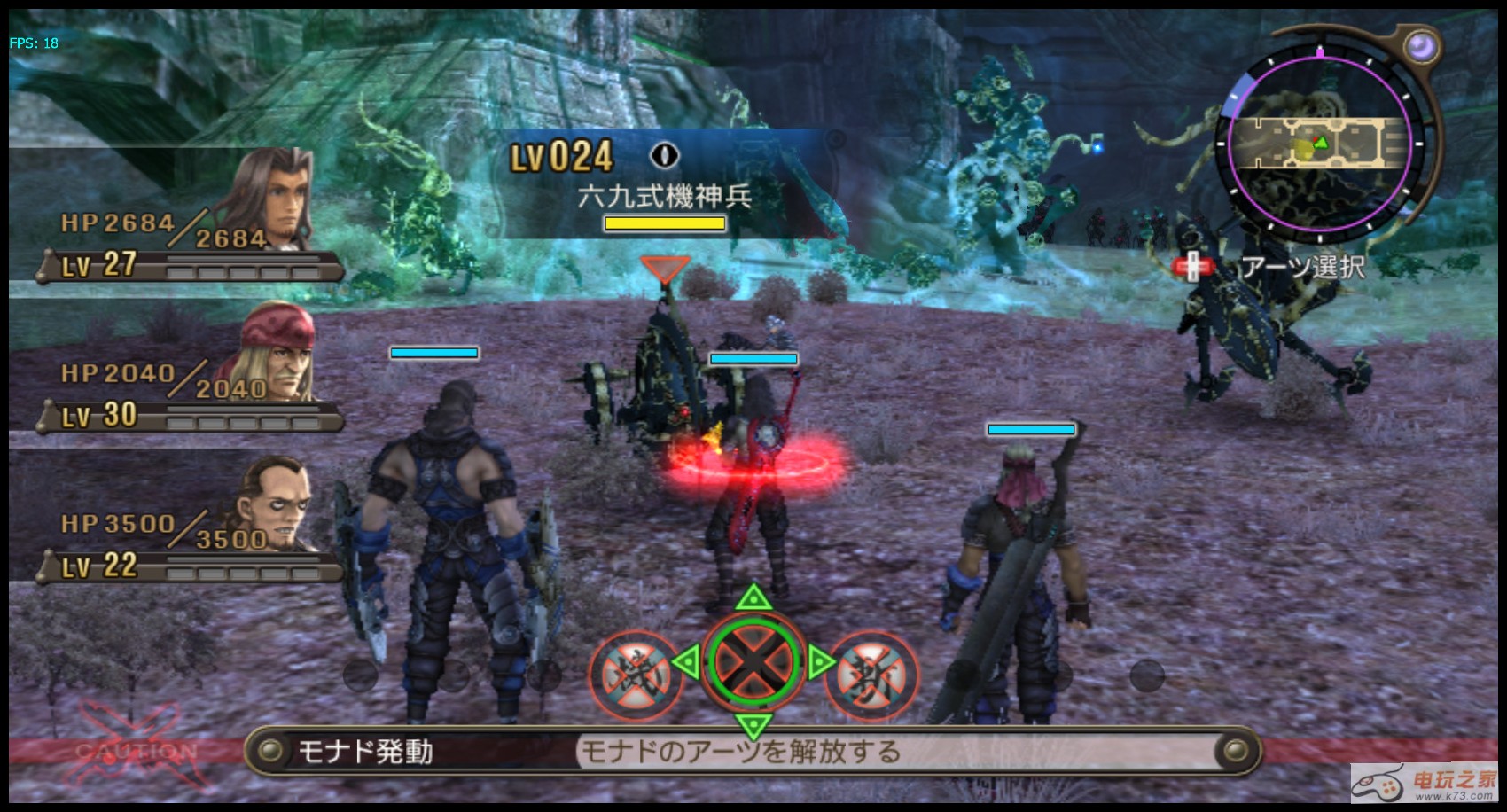
Task: Click the モナド発動 art description bar
Action: (753, 752)
